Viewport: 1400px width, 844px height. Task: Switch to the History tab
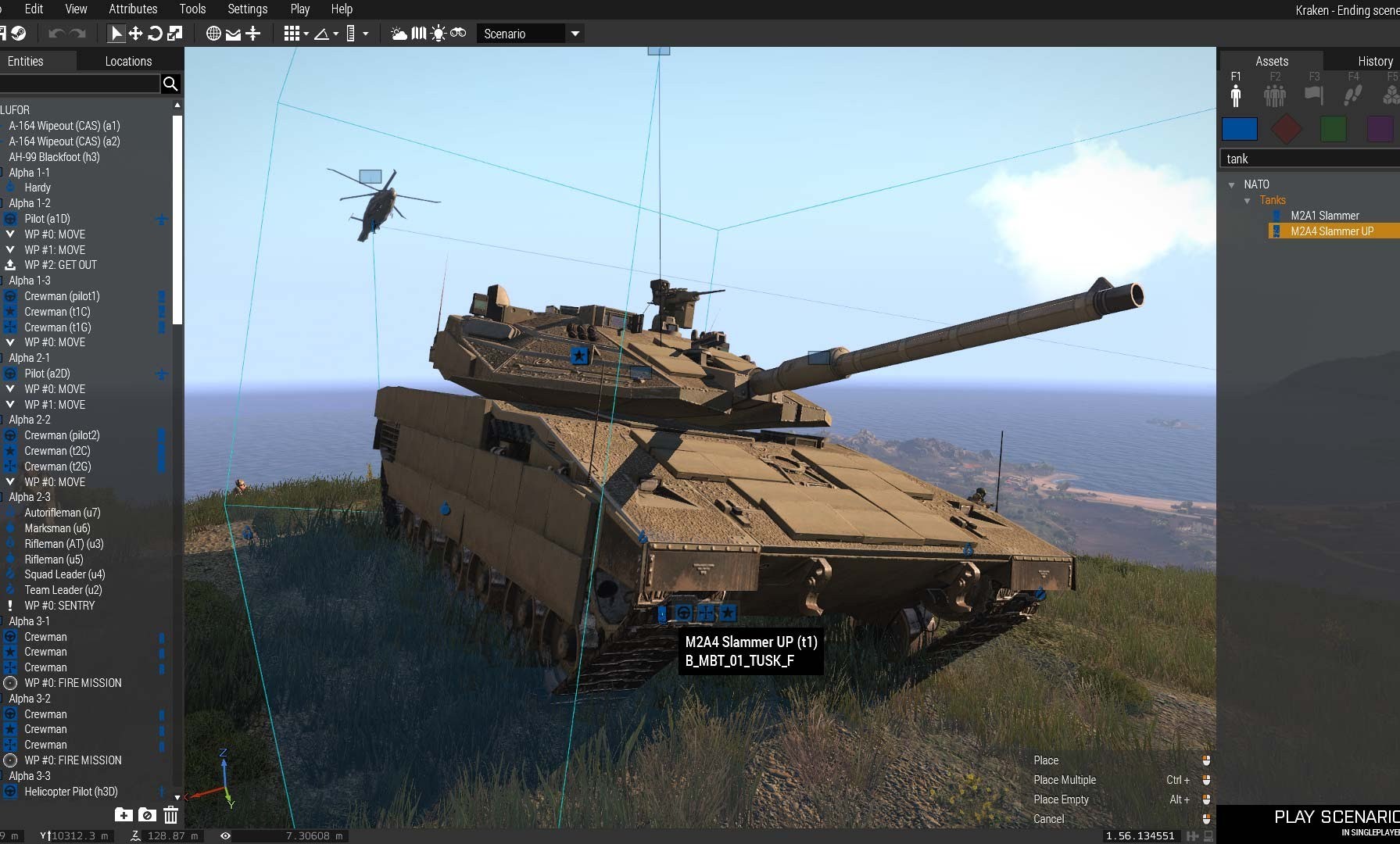coord(1374,61)
